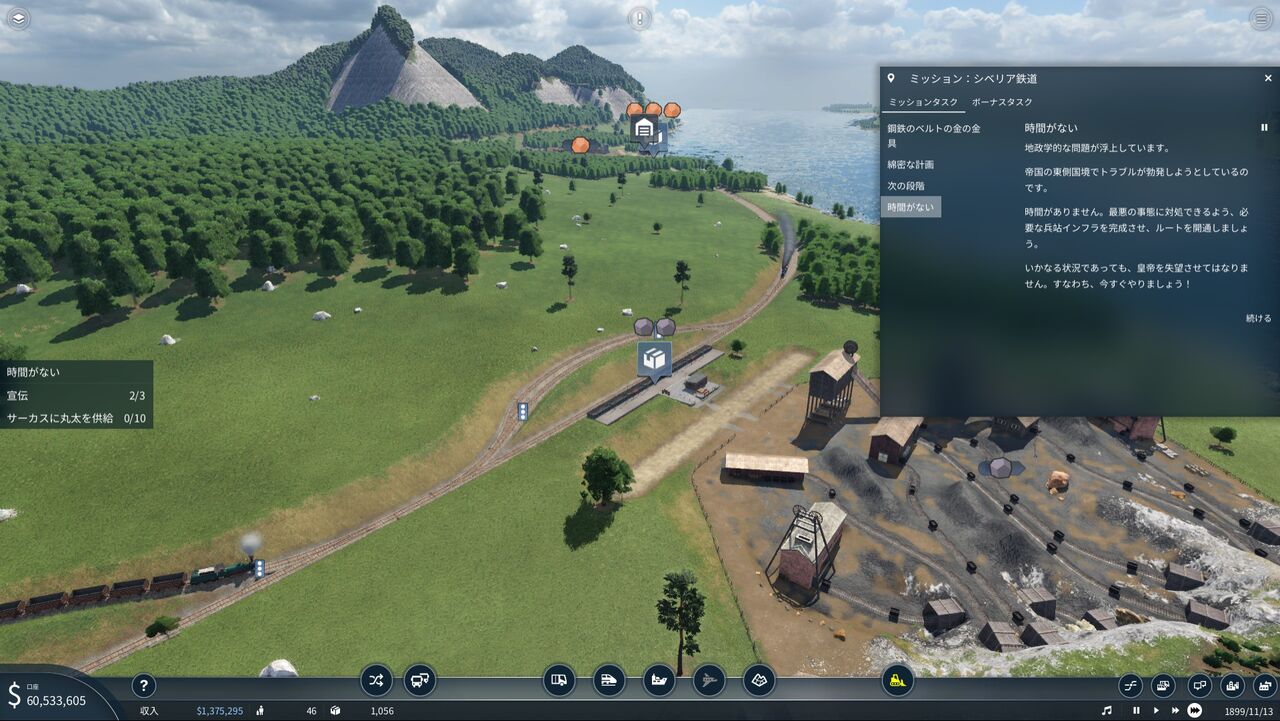
Task: Open the map layers button
Action: pyautogui.click(x=18, y=18)
